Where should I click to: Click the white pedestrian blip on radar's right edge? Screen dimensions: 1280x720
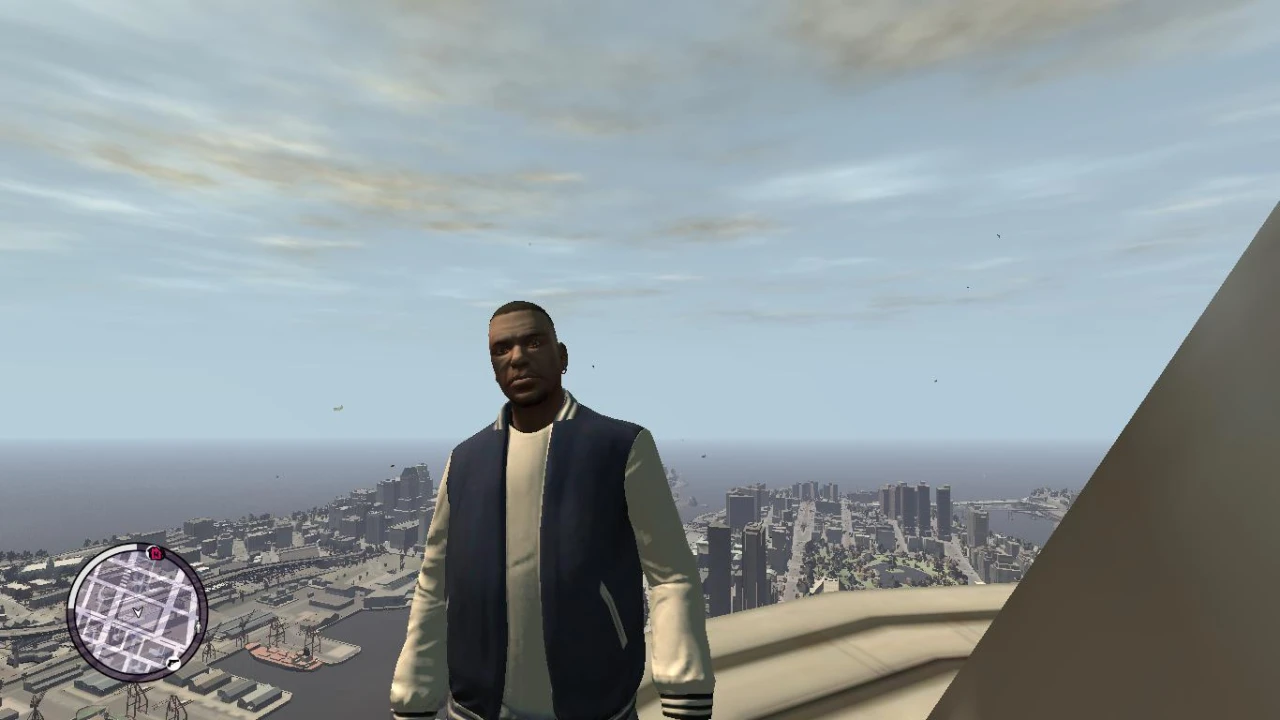(x=198, y=627)
